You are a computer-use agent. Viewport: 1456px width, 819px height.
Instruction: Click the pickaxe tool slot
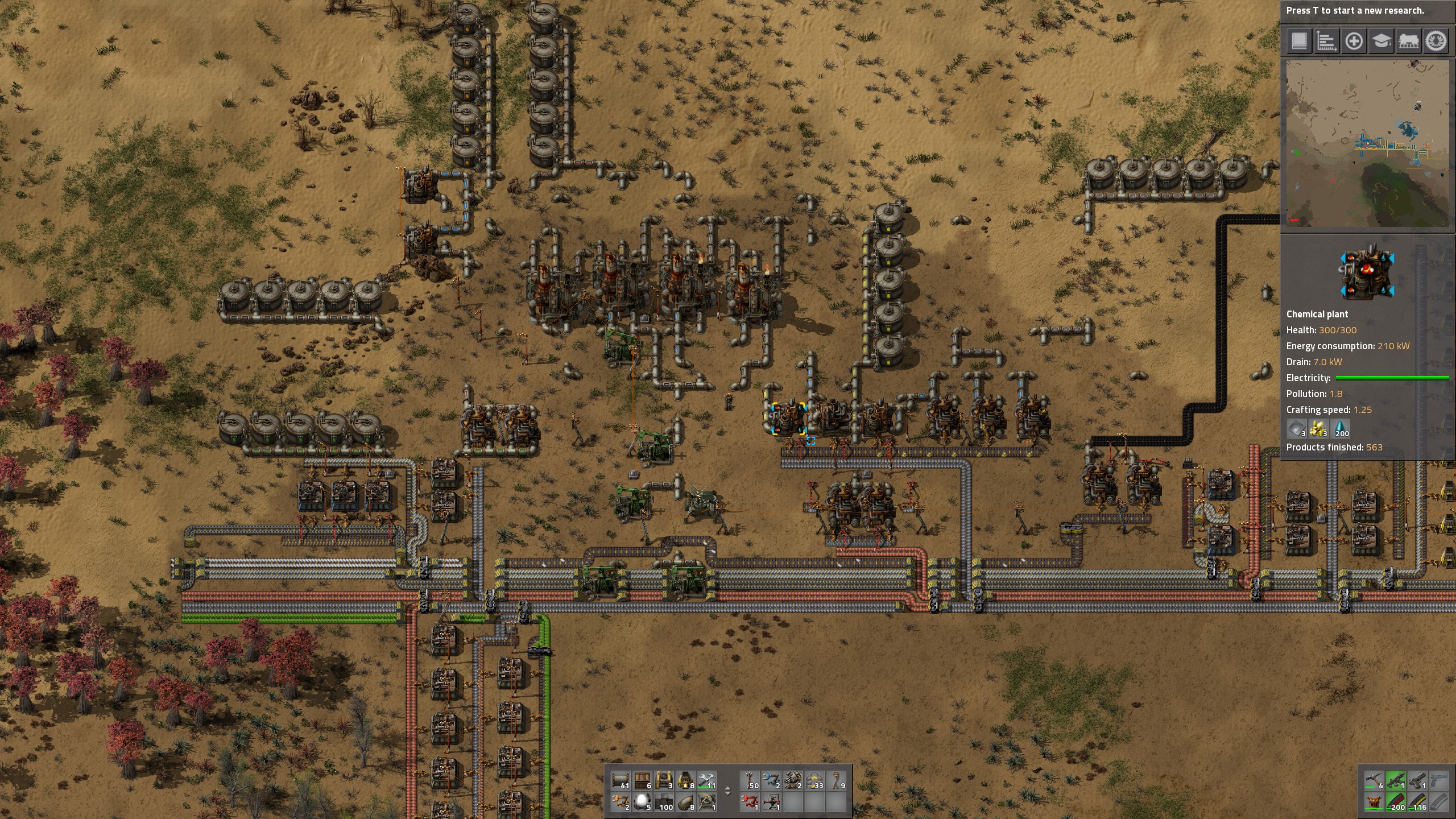1374,780
